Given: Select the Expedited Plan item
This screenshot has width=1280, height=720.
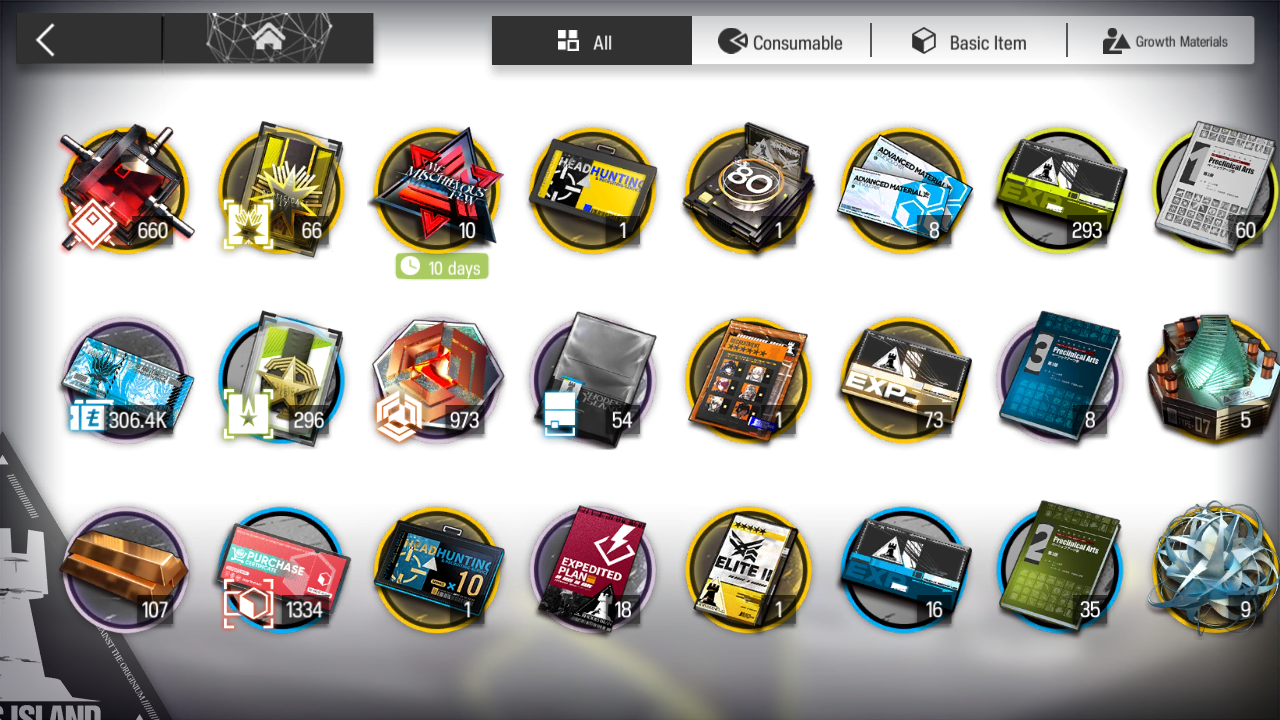Looking at the screenshot, I should (x=592, y=570).
